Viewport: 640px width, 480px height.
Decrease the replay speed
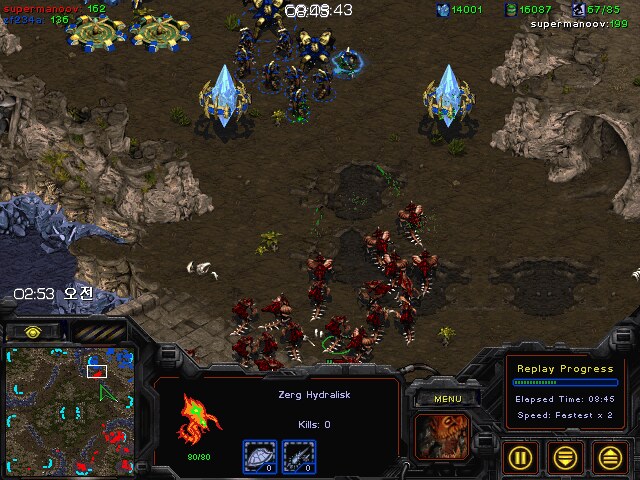[566, 458]
